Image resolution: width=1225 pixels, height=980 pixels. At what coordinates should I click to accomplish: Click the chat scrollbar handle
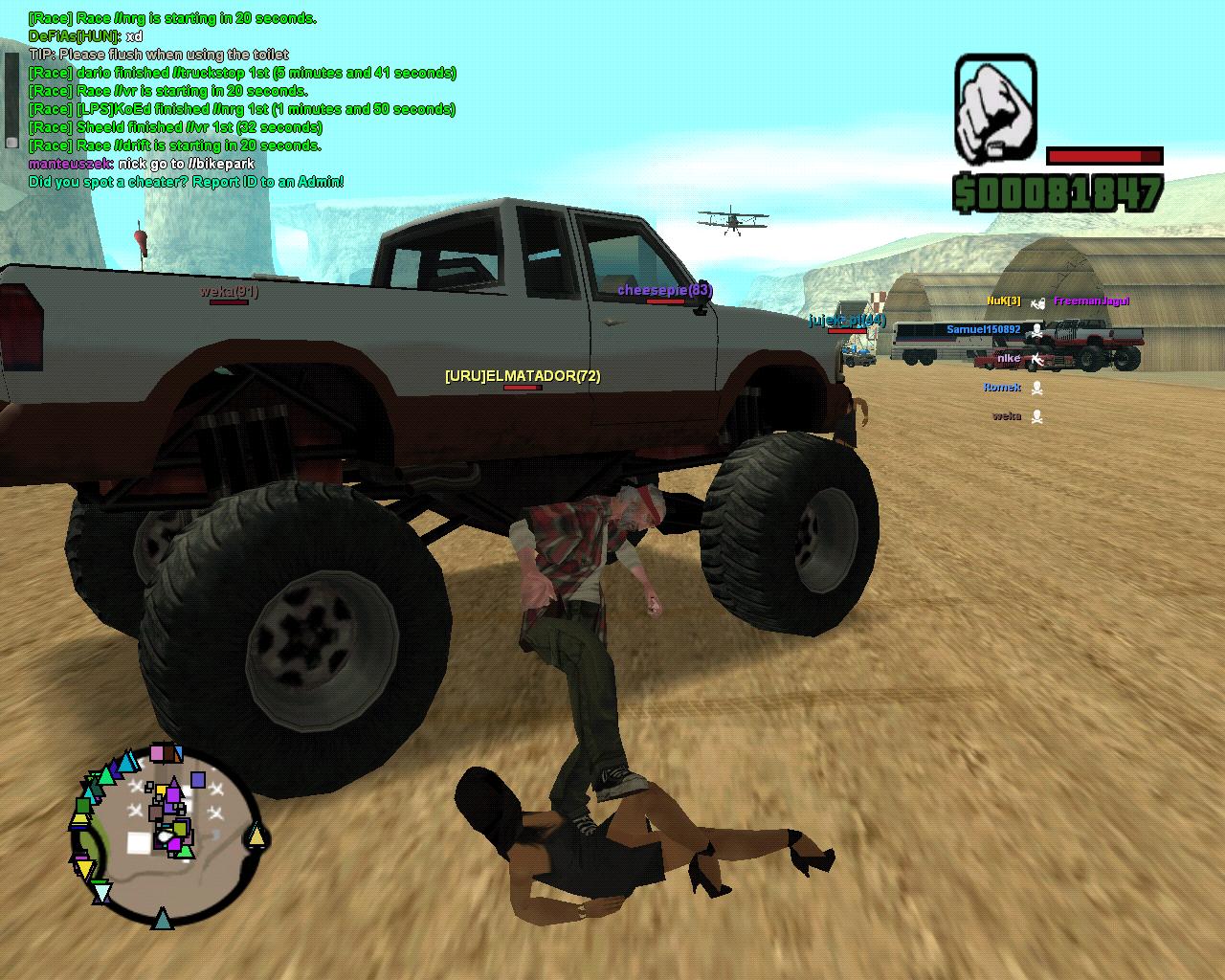coord(11,141)
